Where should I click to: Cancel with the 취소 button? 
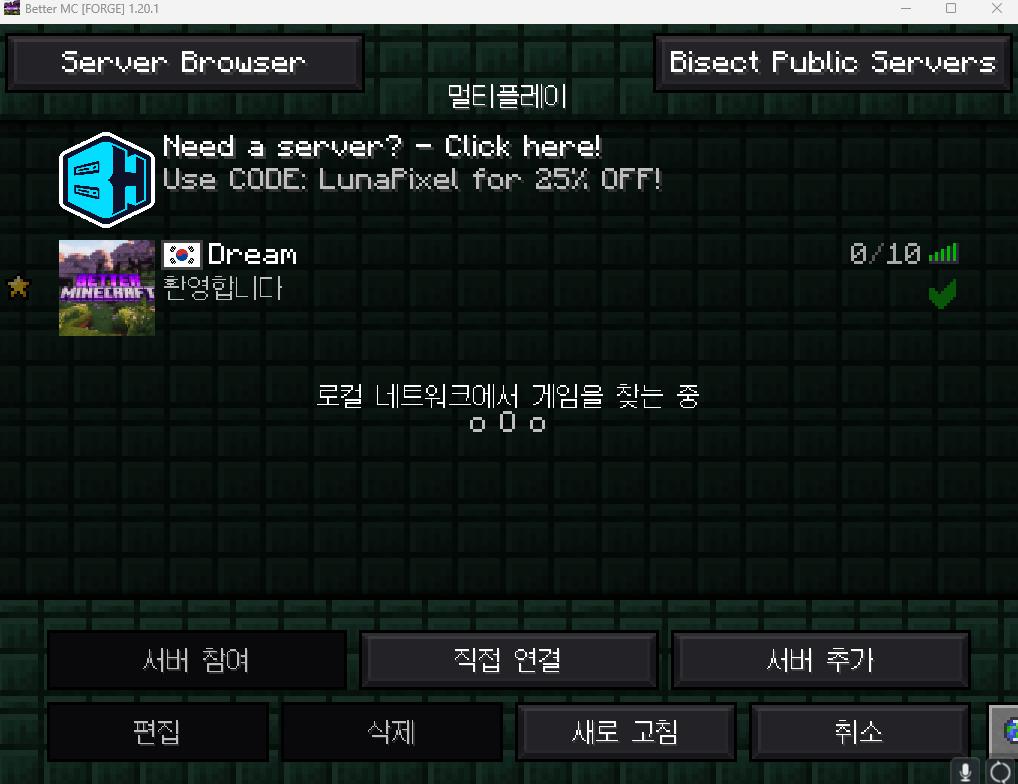tap(859, 732)
